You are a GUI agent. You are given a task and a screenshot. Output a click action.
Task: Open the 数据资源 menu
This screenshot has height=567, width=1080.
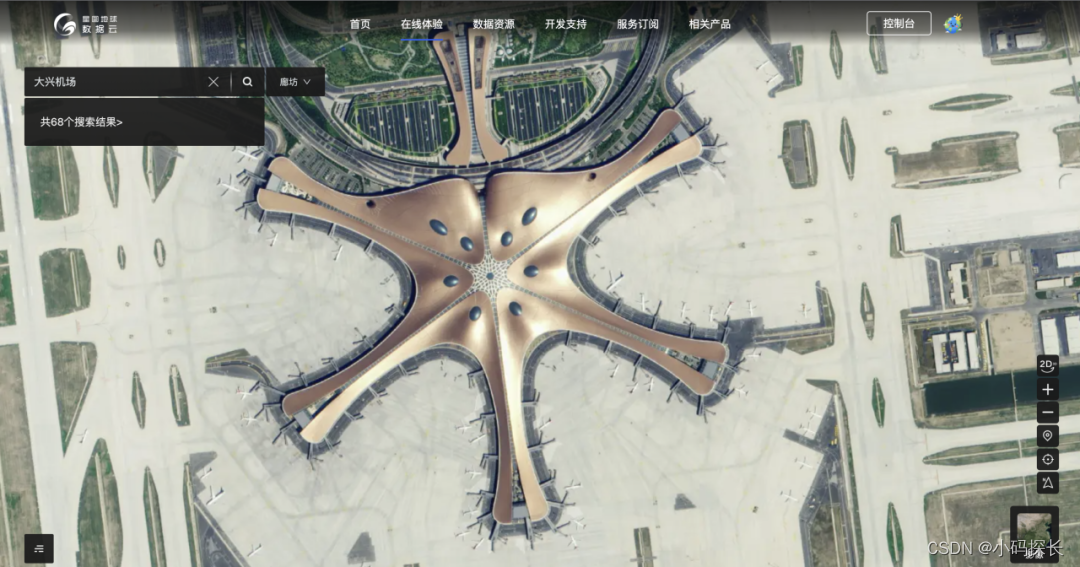(494, 24)
